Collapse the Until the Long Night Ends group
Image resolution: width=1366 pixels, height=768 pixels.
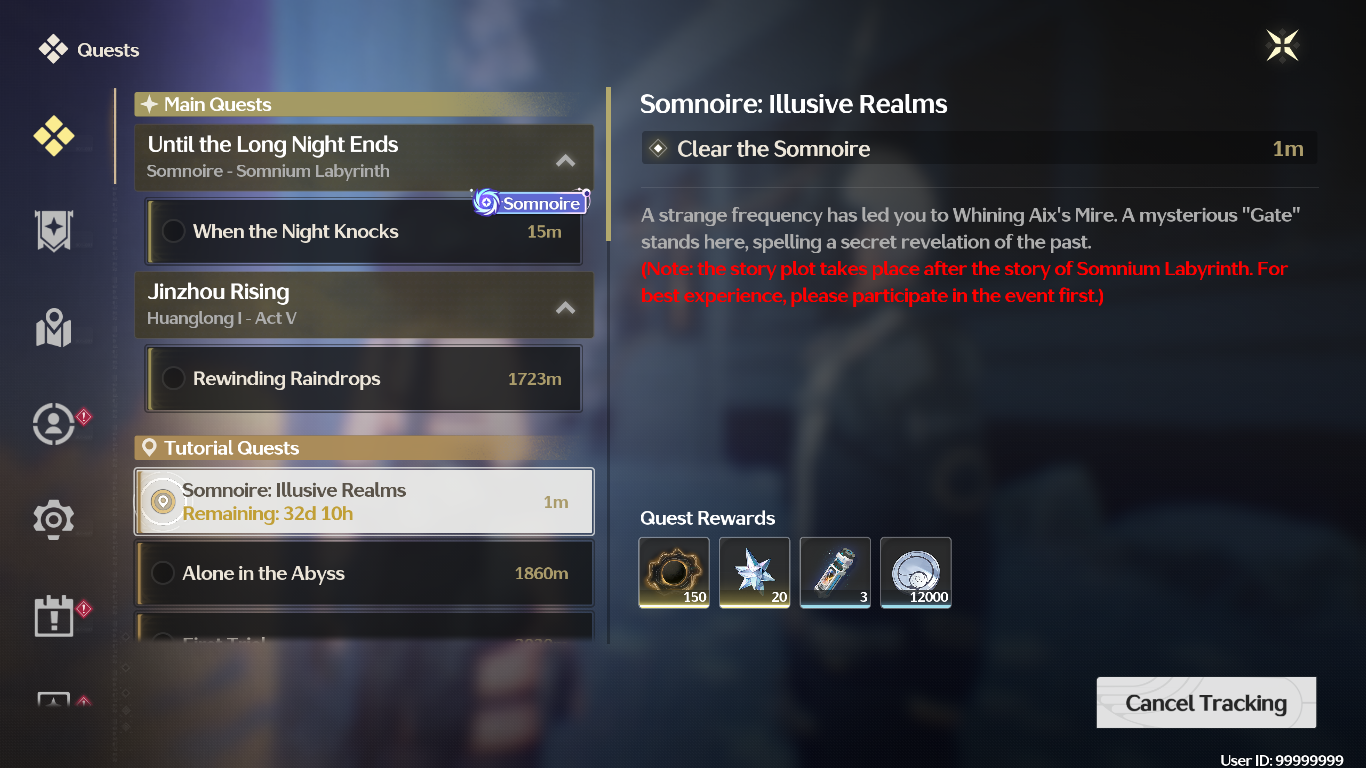[565, 160]
